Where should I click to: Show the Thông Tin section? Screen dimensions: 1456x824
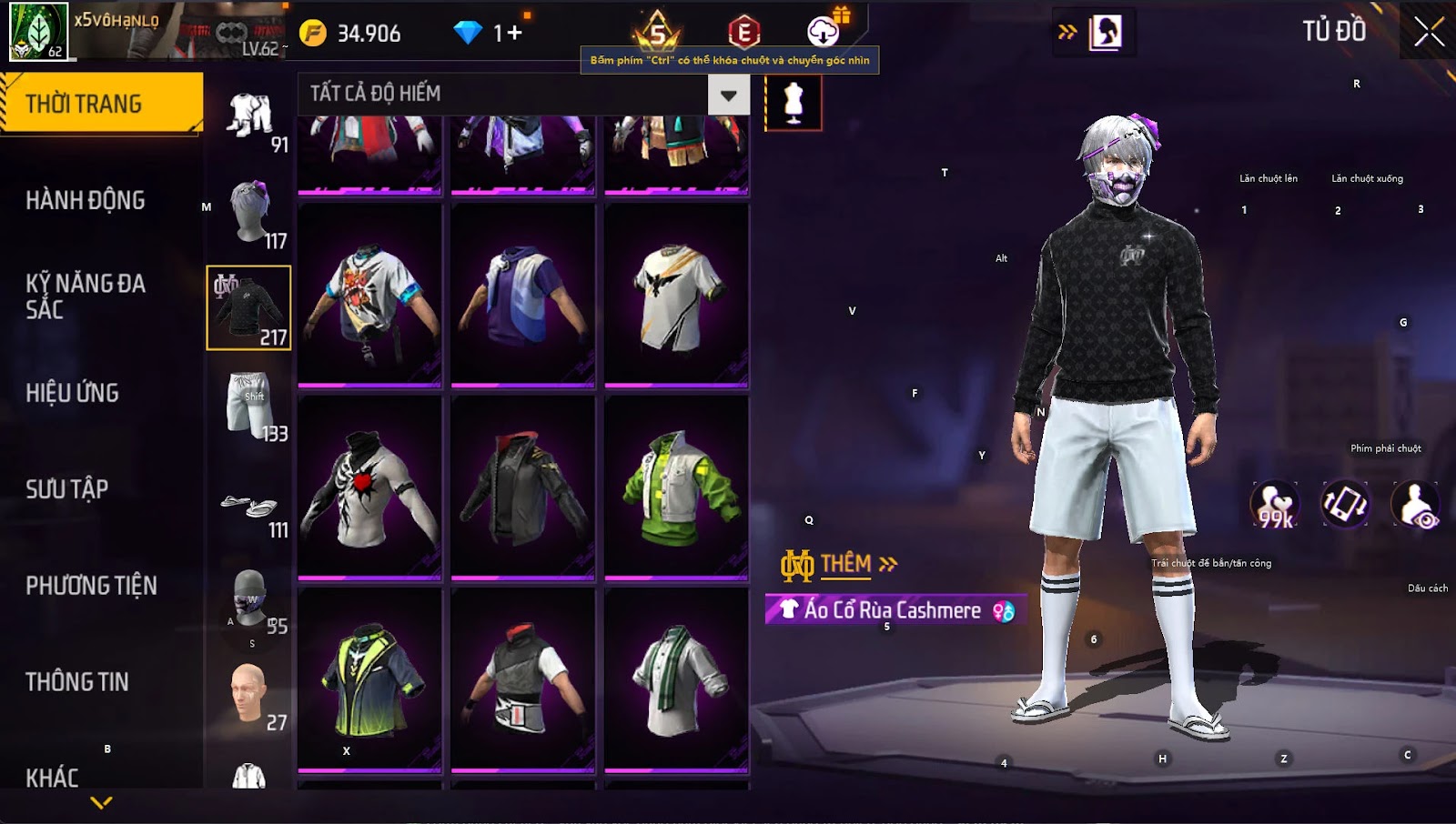pyautogui.click(x=77, y=682)
